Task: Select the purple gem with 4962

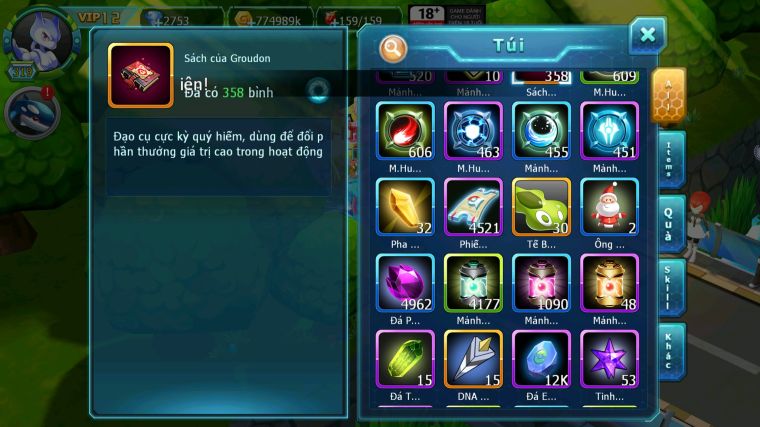Action: [x=405, y=283]
